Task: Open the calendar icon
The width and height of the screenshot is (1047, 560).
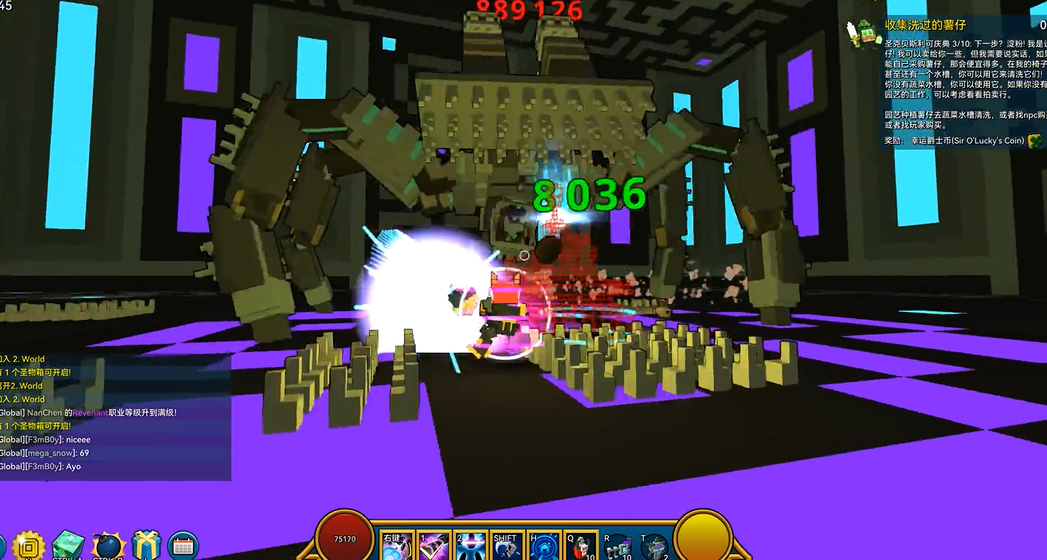Action: pos(183,546)
